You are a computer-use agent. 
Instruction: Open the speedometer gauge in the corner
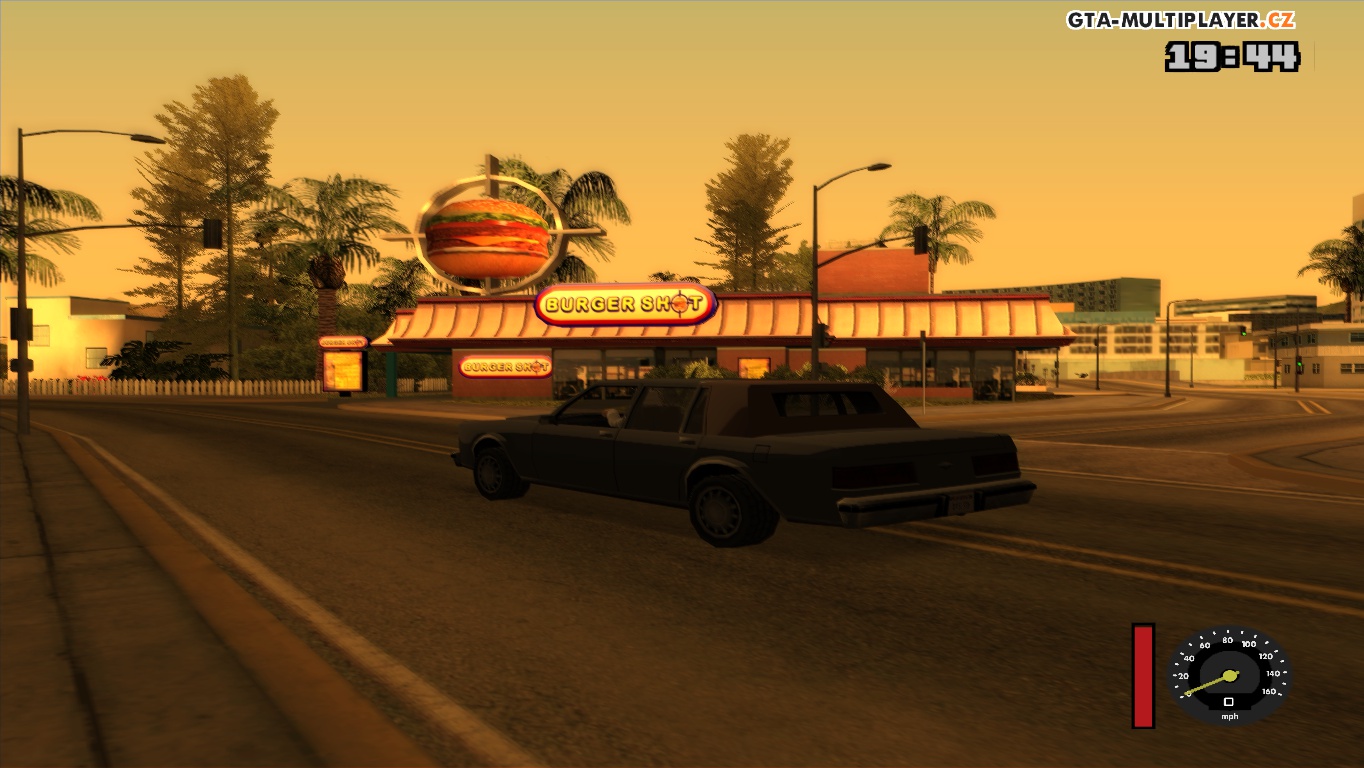1230,676
